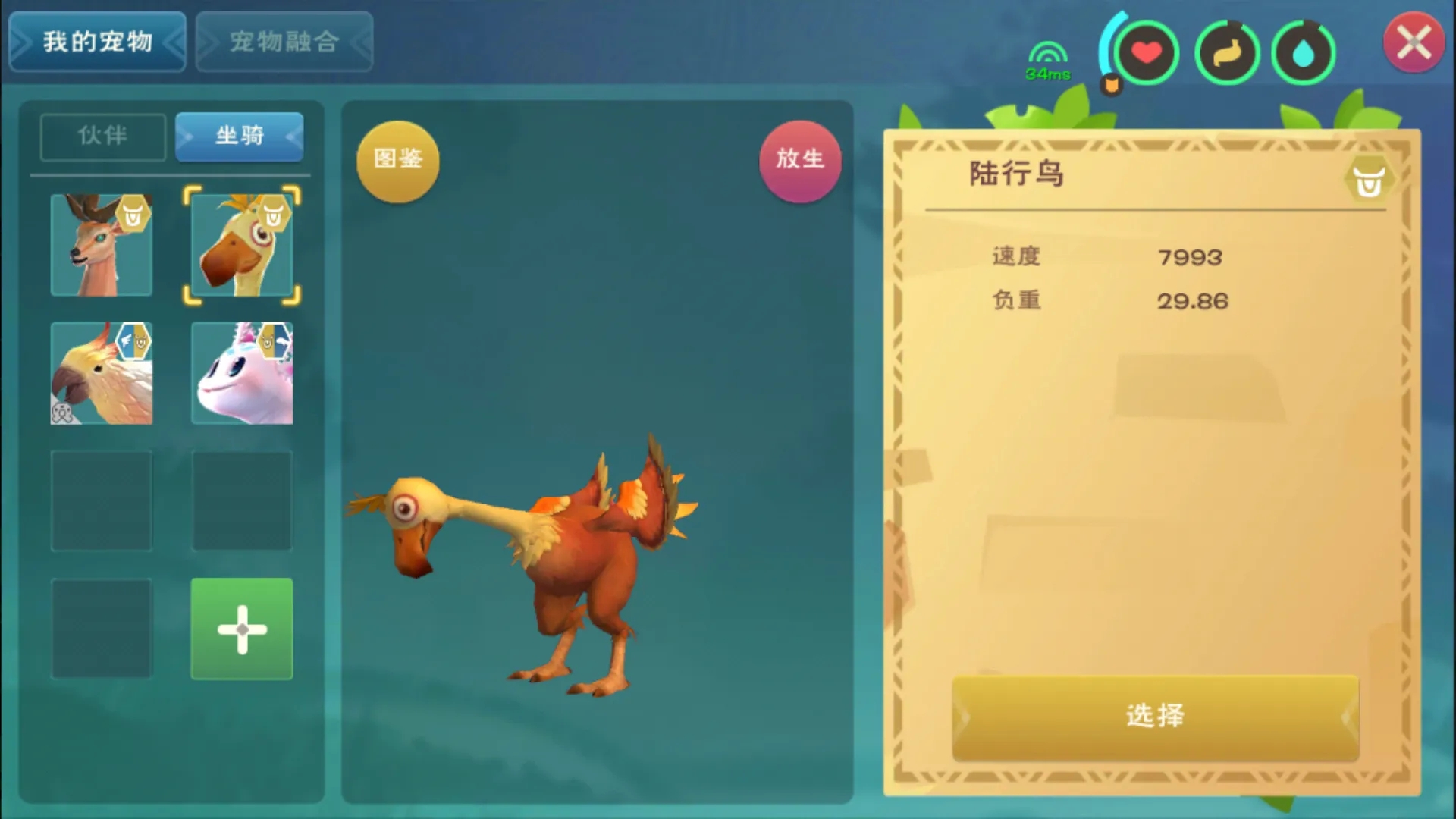Click the 34ms network latency indicator
1456x819 pixels.
(1046, 61)
